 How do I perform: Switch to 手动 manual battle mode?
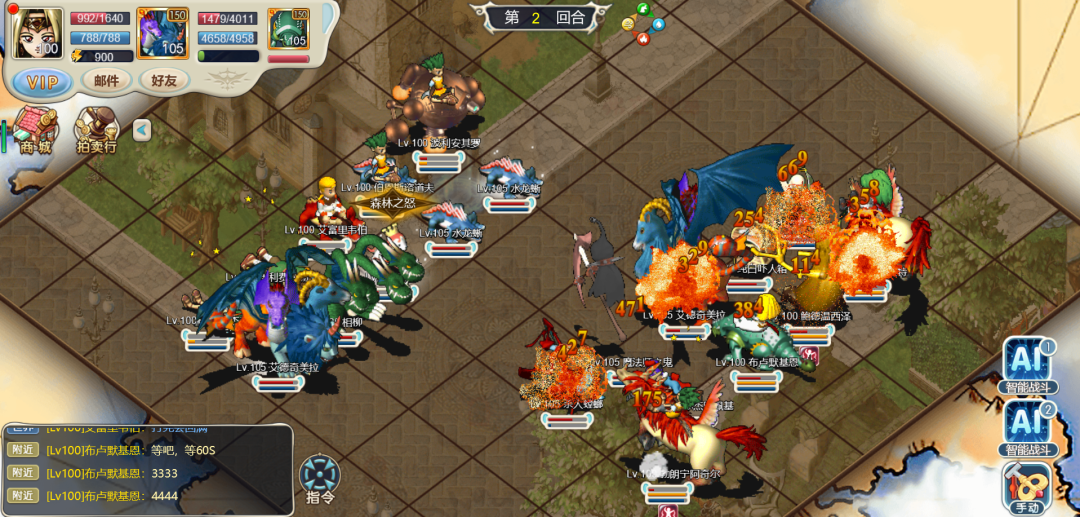click(1029, 487)
